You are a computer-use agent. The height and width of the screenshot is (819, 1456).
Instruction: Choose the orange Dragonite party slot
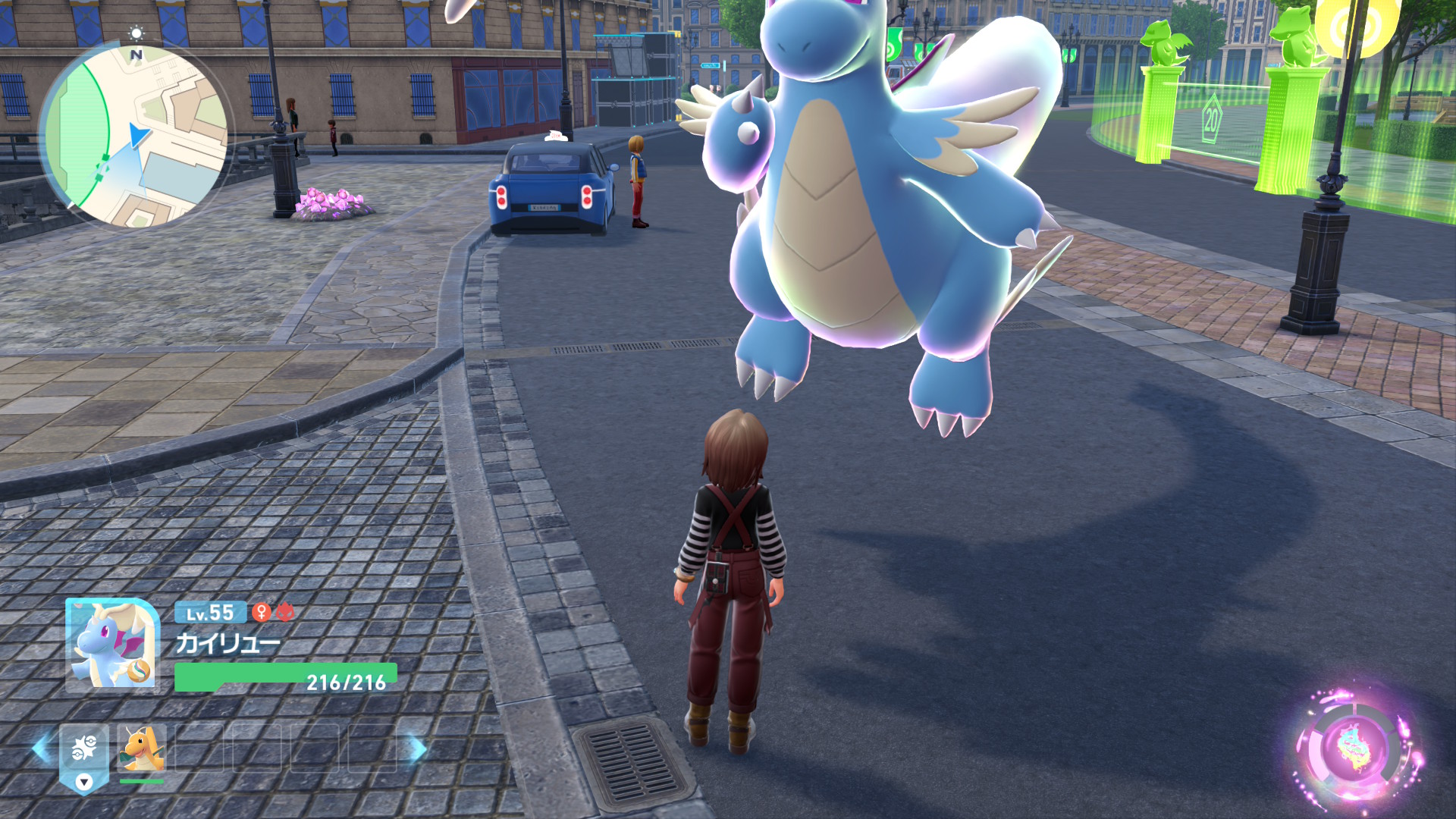pyautogui.click(x=142, y=750)
